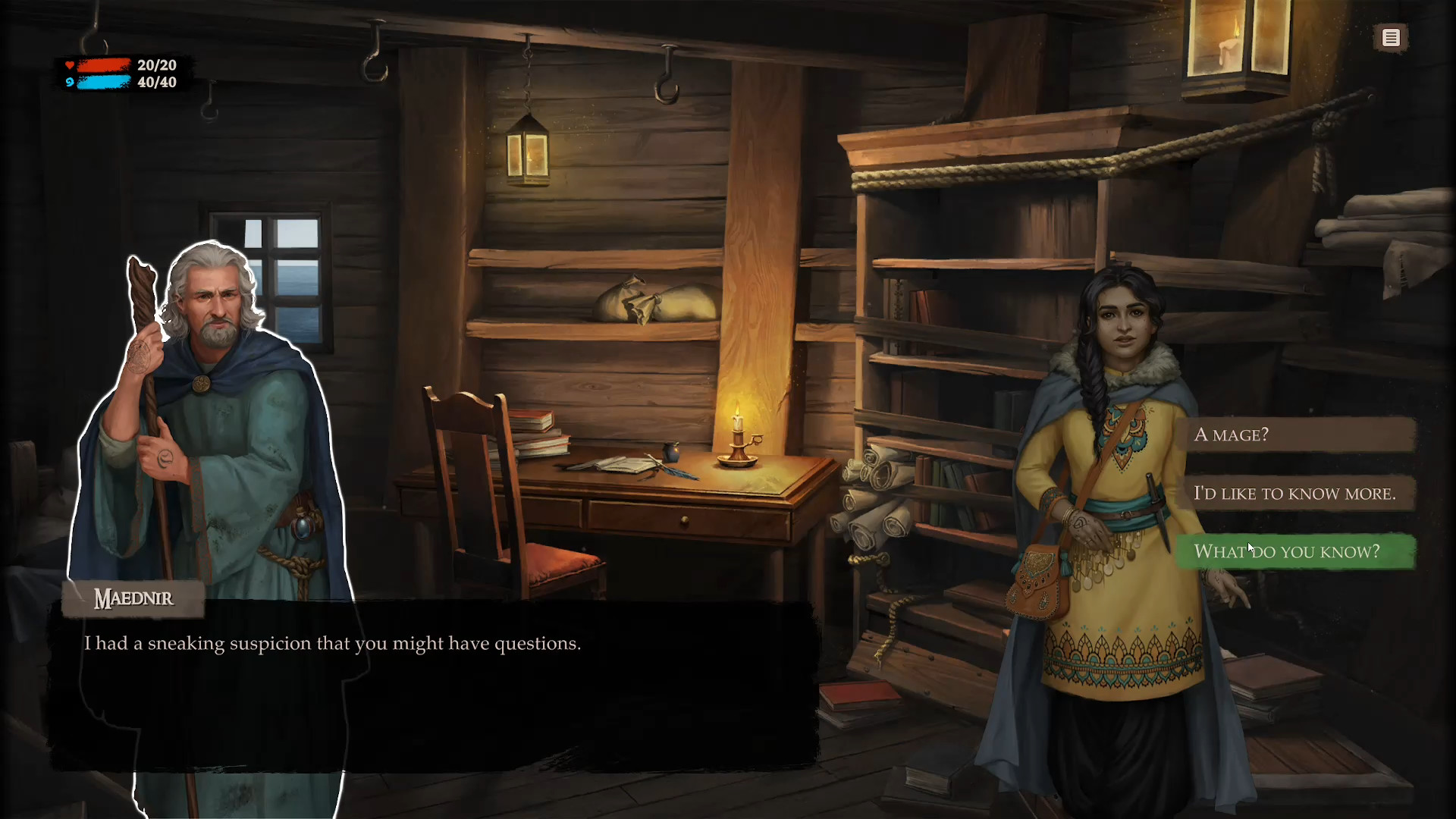Screen dimensions: 1456x819
Task: Click the red heart health icon
Action: [70, 65]
